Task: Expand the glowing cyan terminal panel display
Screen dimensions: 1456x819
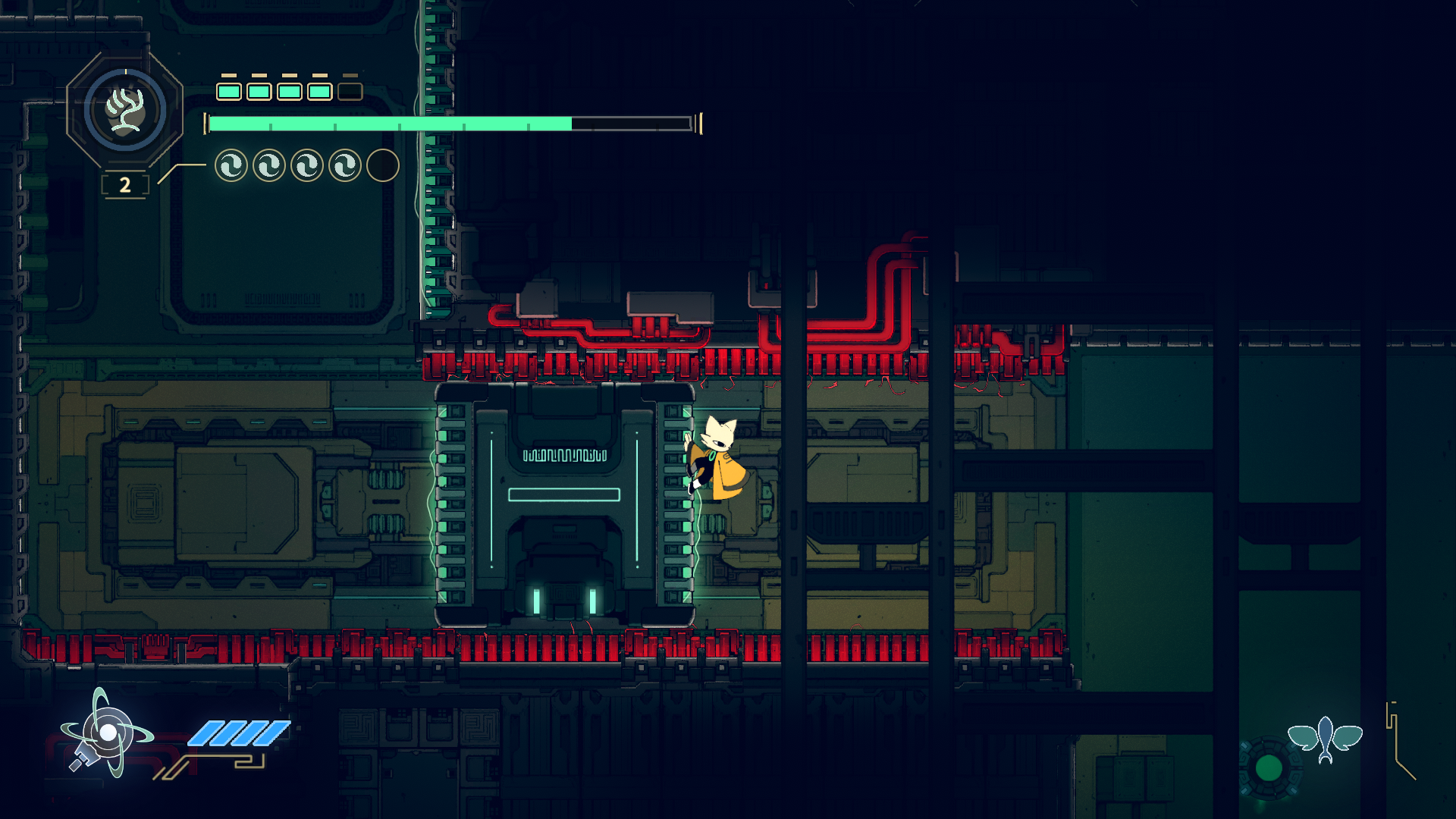Action: click(565, 500)
